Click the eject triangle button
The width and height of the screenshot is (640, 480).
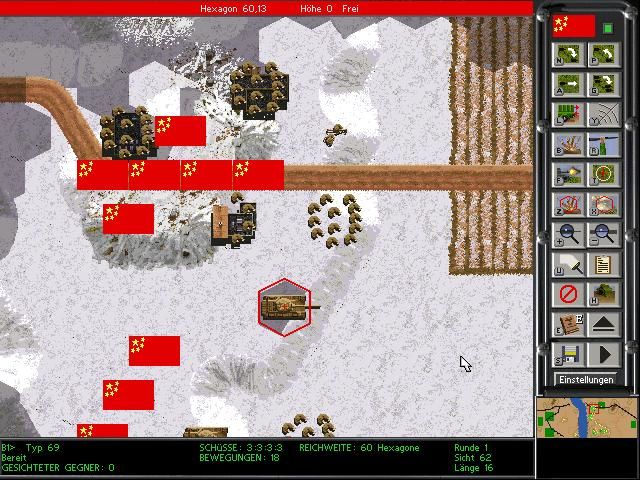pyautogui.click(x=602, y=325)
